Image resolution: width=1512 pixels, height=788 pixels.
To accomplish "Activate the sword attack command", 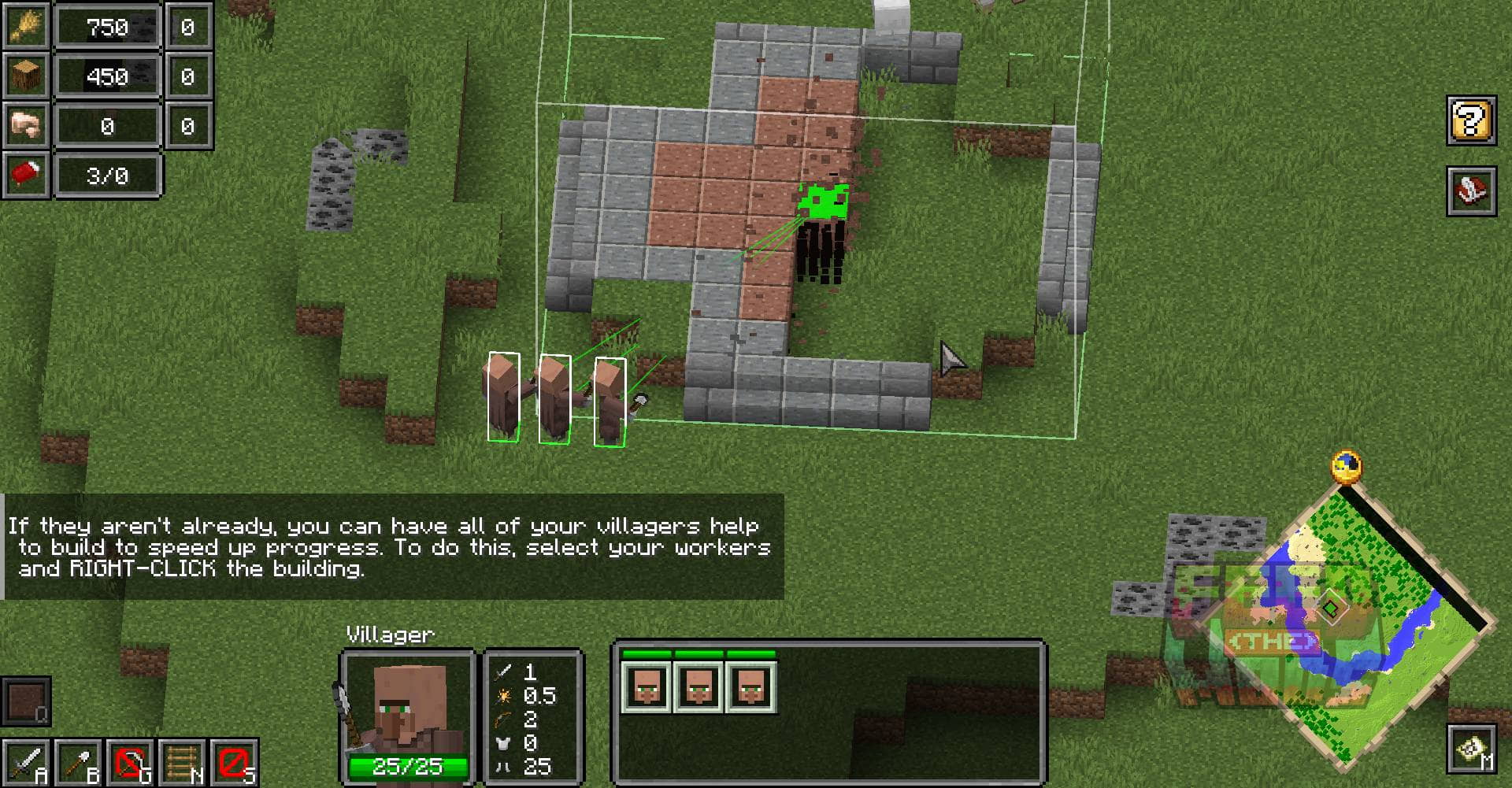I will click(x=25, y=762).
